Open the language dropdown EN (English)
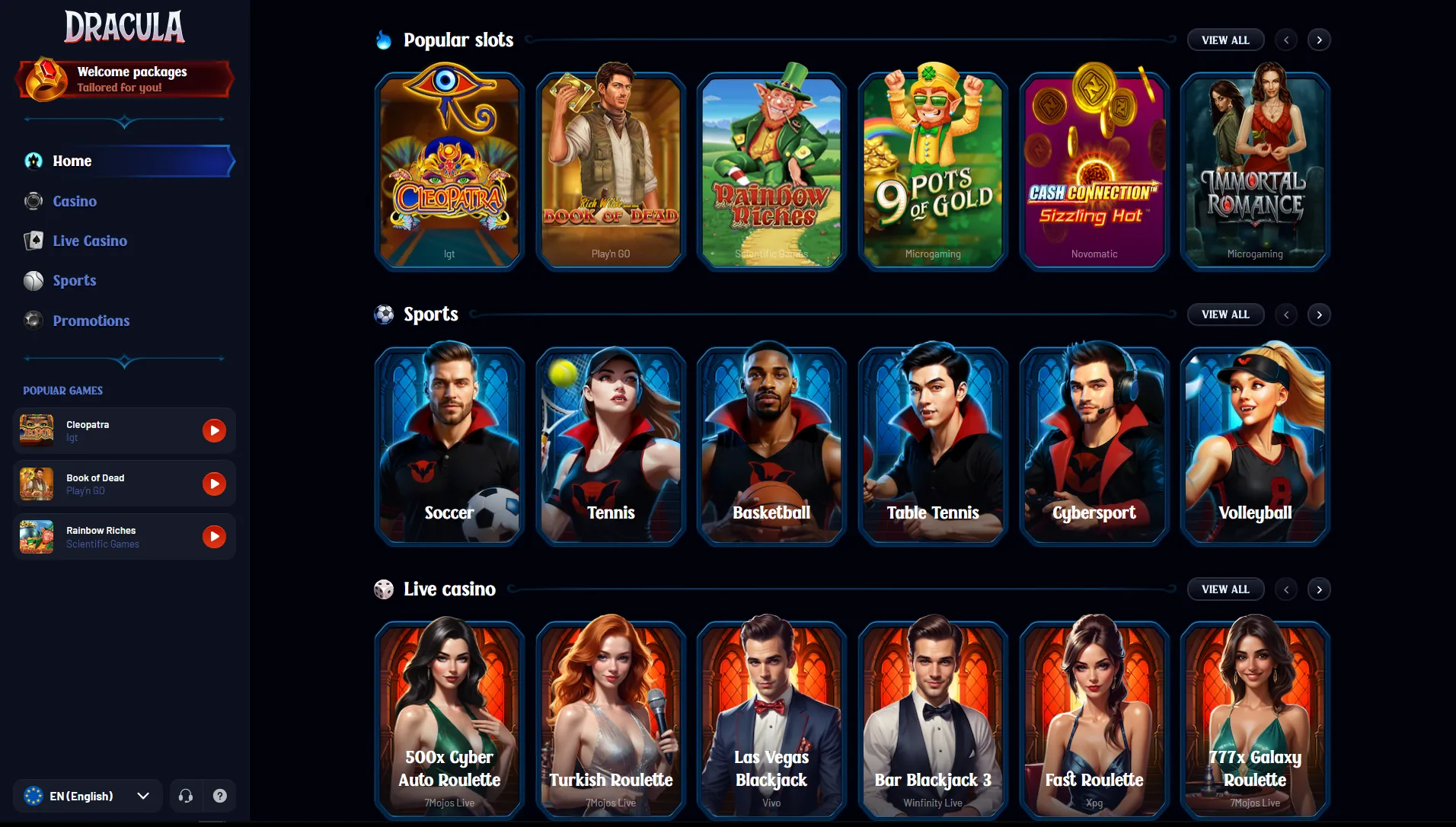This screenshot has width=1456, height=827. [x=87, y=795]
